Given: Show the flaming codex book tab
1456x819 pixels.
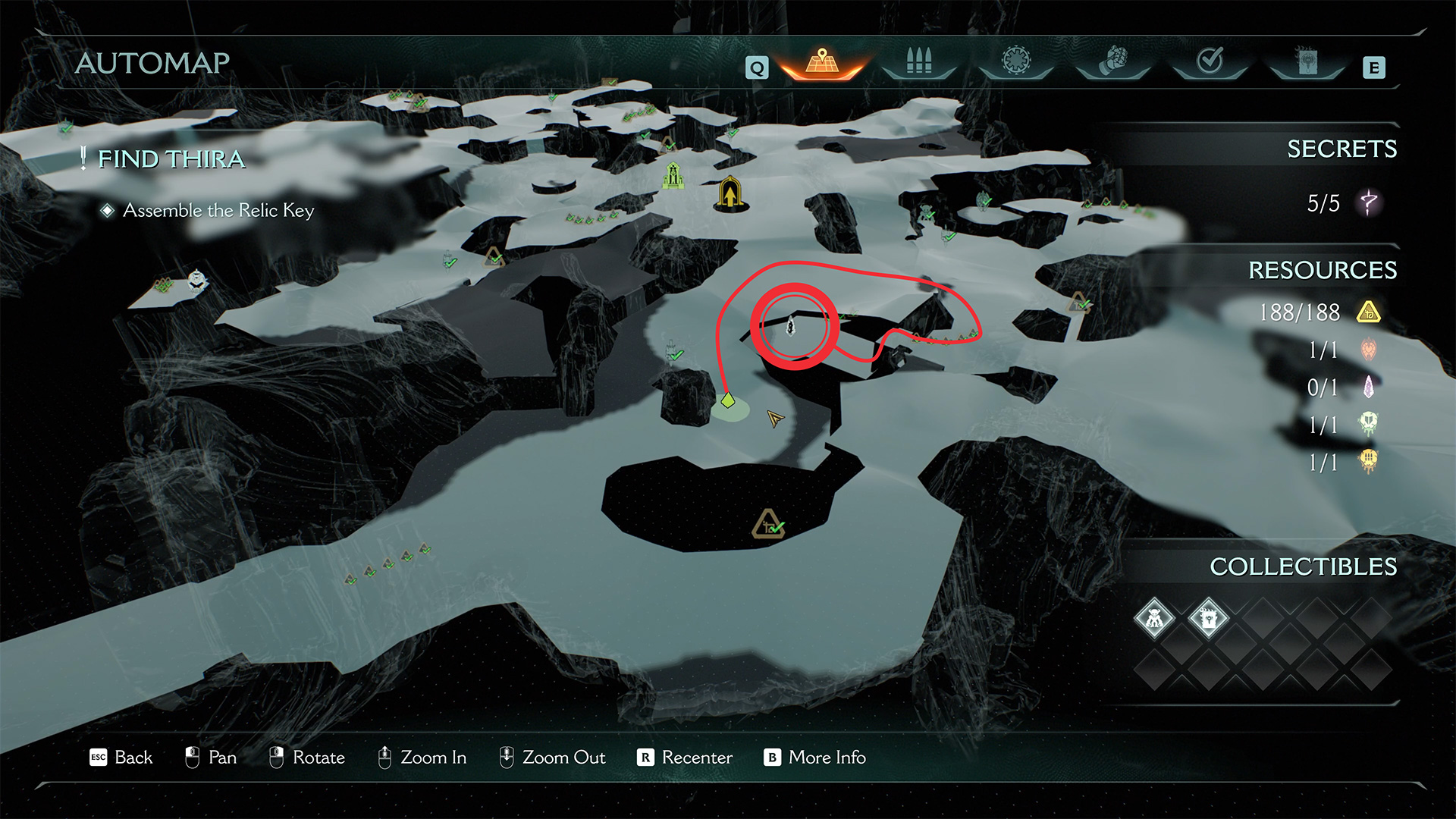Looking at the screenshot, I should [x=1307, y=61].
